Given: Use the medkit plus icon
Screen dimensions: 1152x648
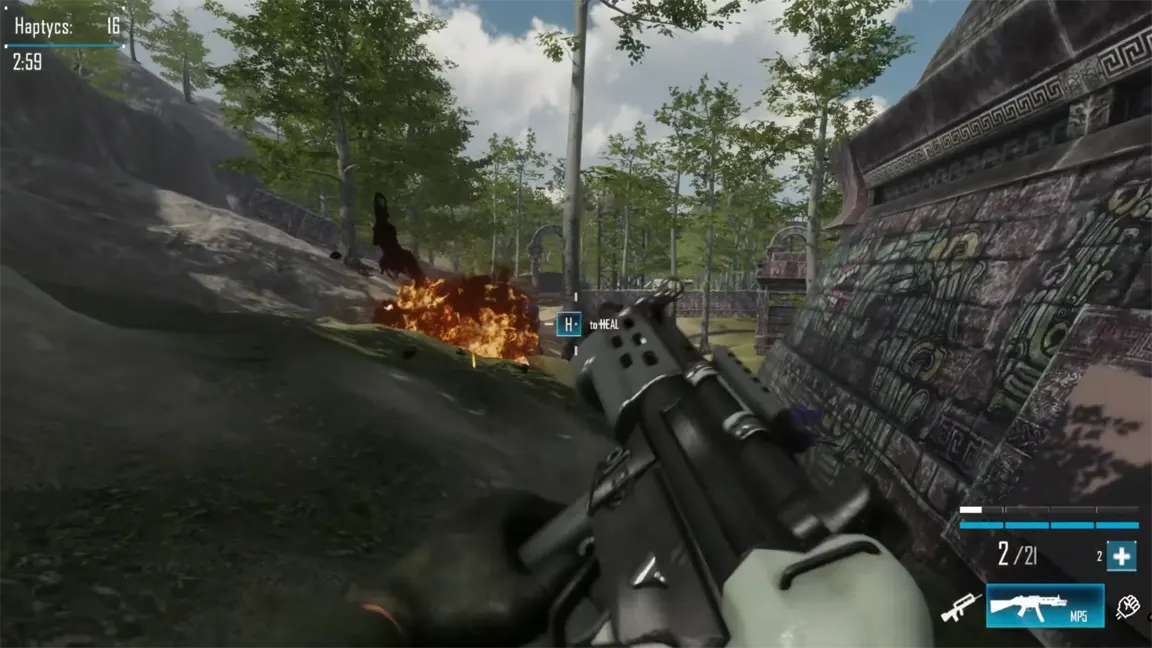Looking at the screenshot, I should point(1121,557).
